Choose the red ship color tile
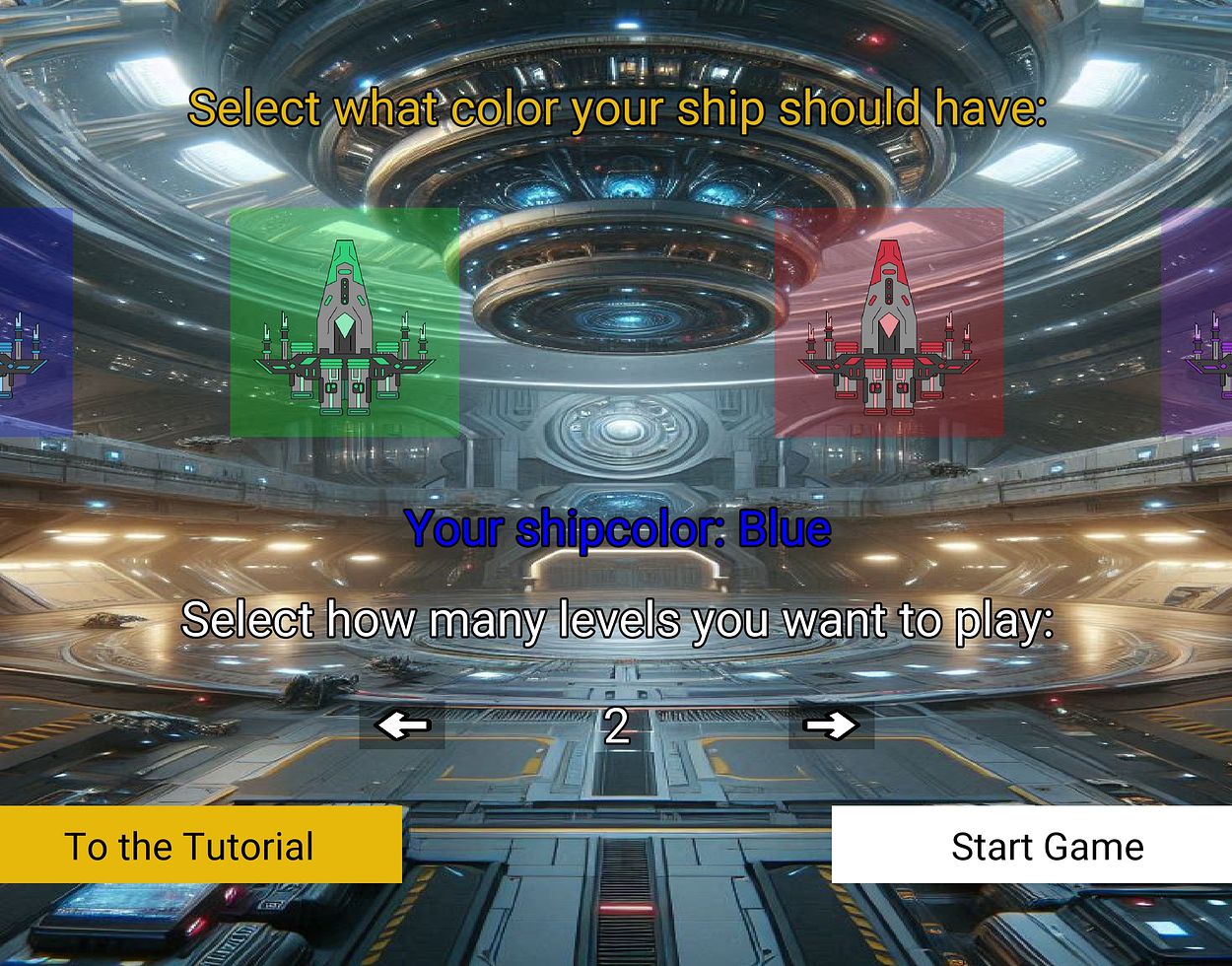Image resolution: width=1232 pixels, height=966 pixels. [x=889, y=322]
